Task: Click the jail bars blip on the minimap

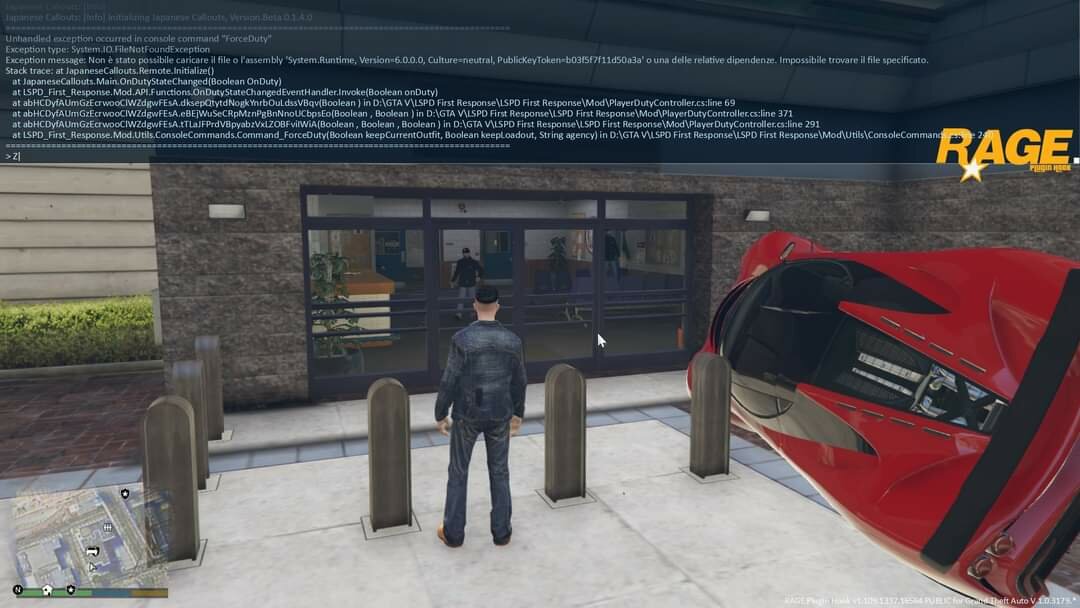Action: [x=107, y=526]
